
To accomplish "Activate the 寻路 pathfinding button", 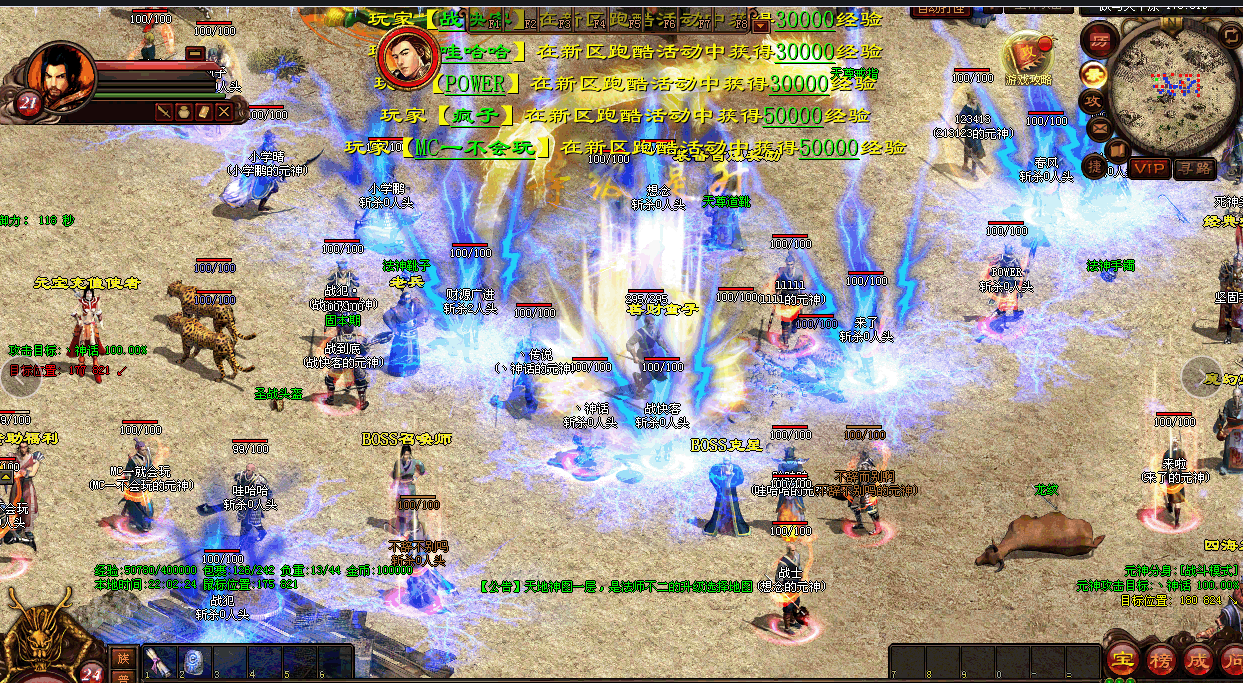I will pos(1194,169).
